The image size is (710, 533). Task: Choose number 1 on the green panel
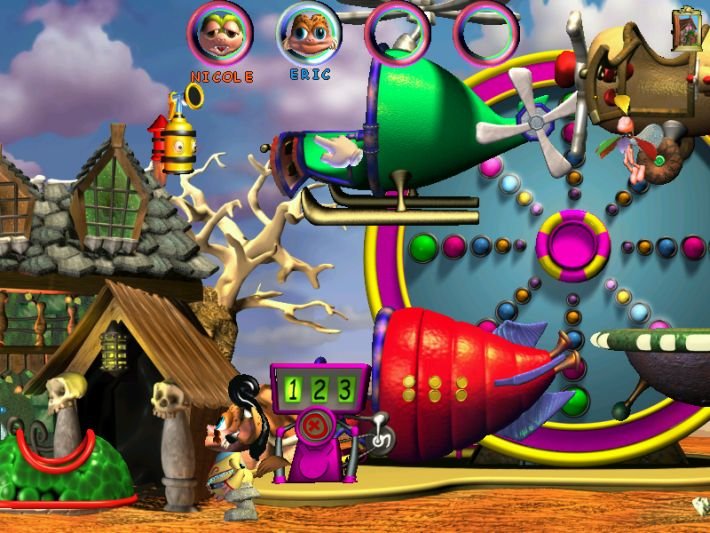pos(297,389)
